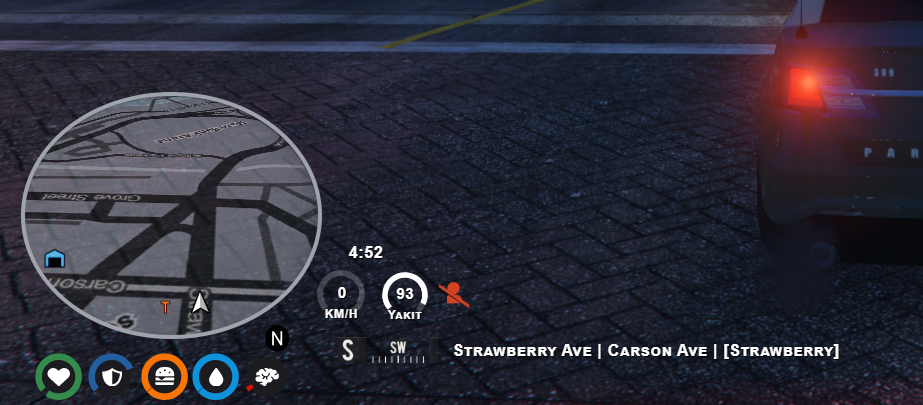
Task: Click the circular minimap
Action: pyautogui.click(x=171, y=214)
